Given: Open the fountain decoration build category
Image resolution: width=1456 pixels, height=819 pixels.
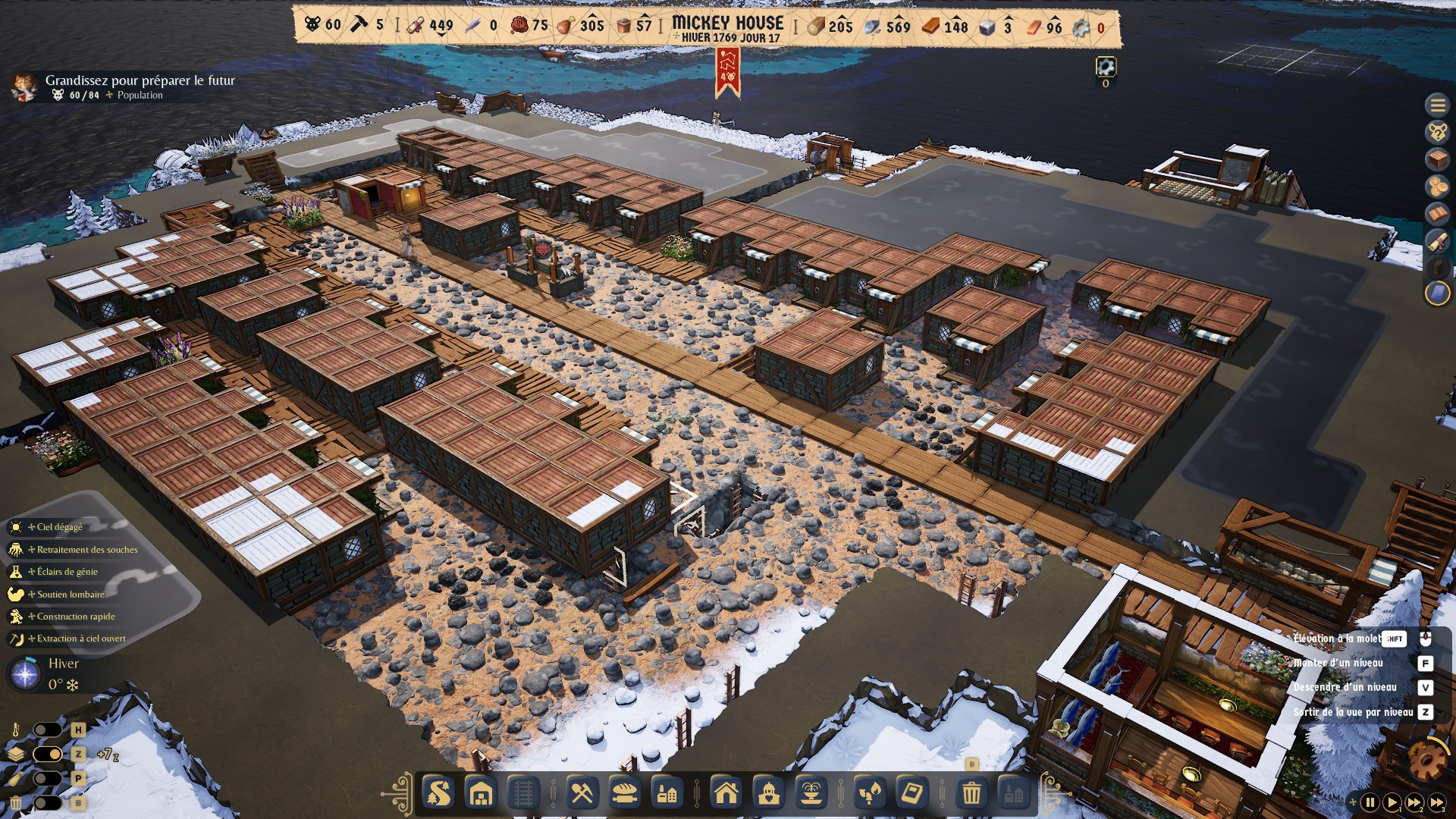Looking at the screenshot, I should (x=811, y=794).
